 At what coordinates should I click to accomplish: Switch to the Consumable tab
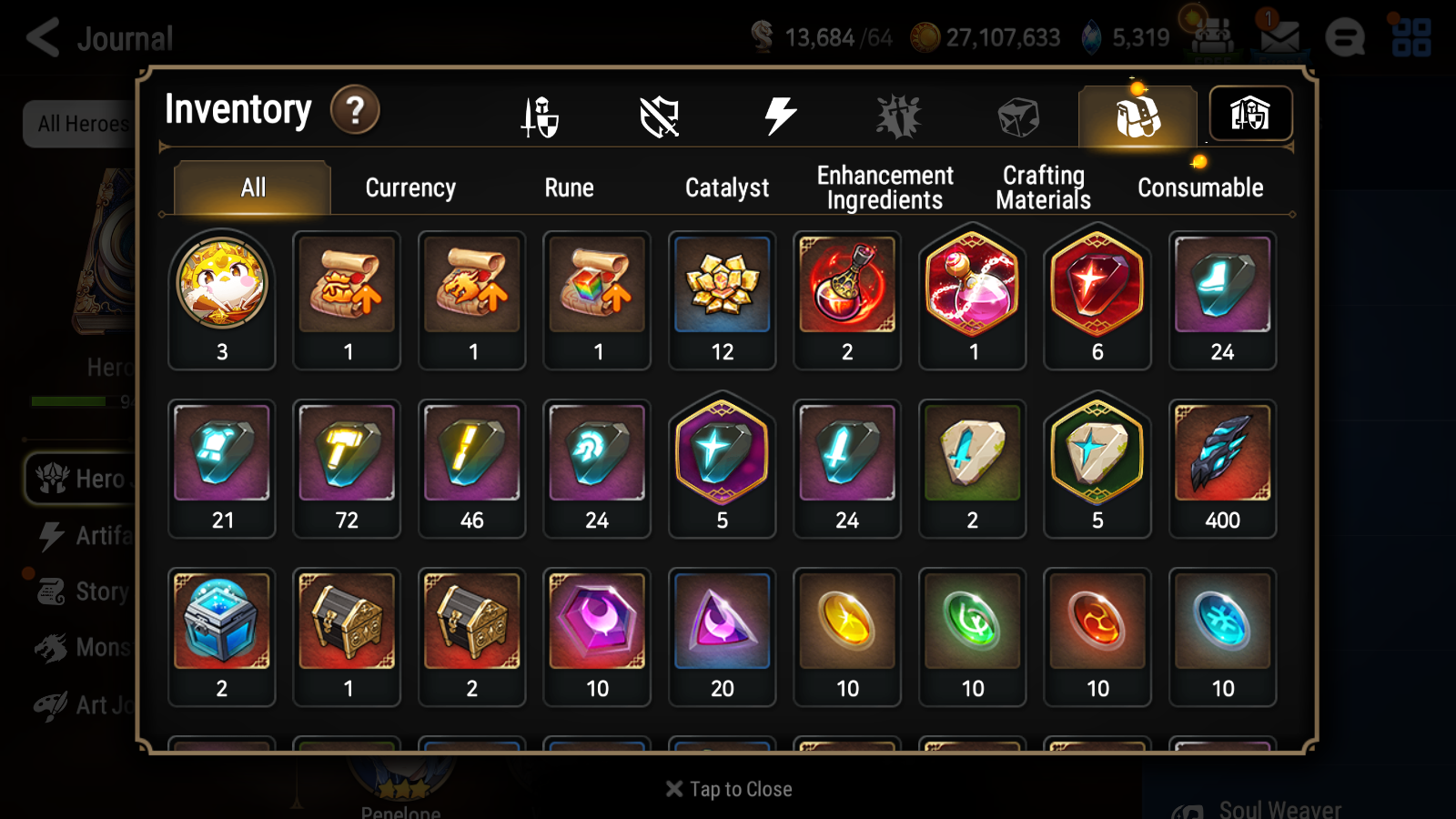[x=1199, y=187]
